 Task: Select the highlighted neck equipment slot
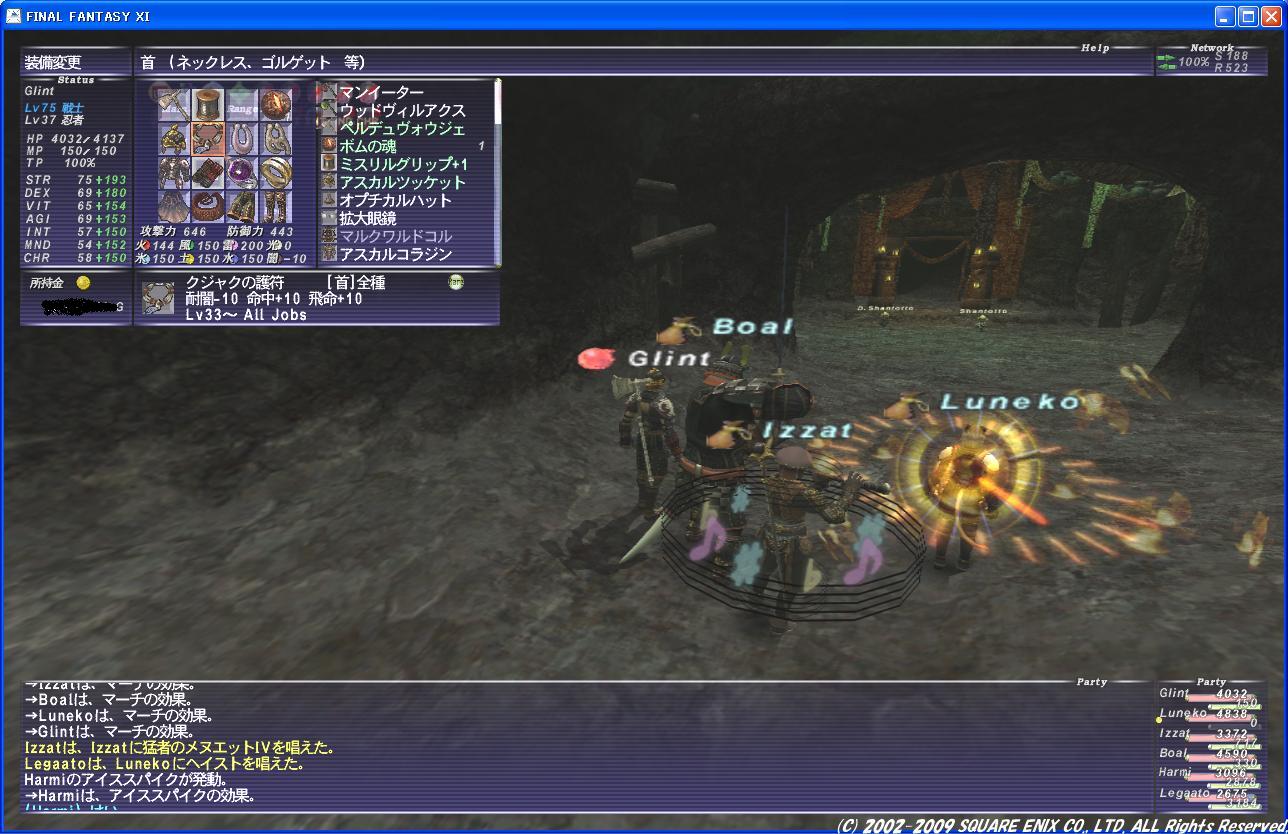(x=207, y=138)
